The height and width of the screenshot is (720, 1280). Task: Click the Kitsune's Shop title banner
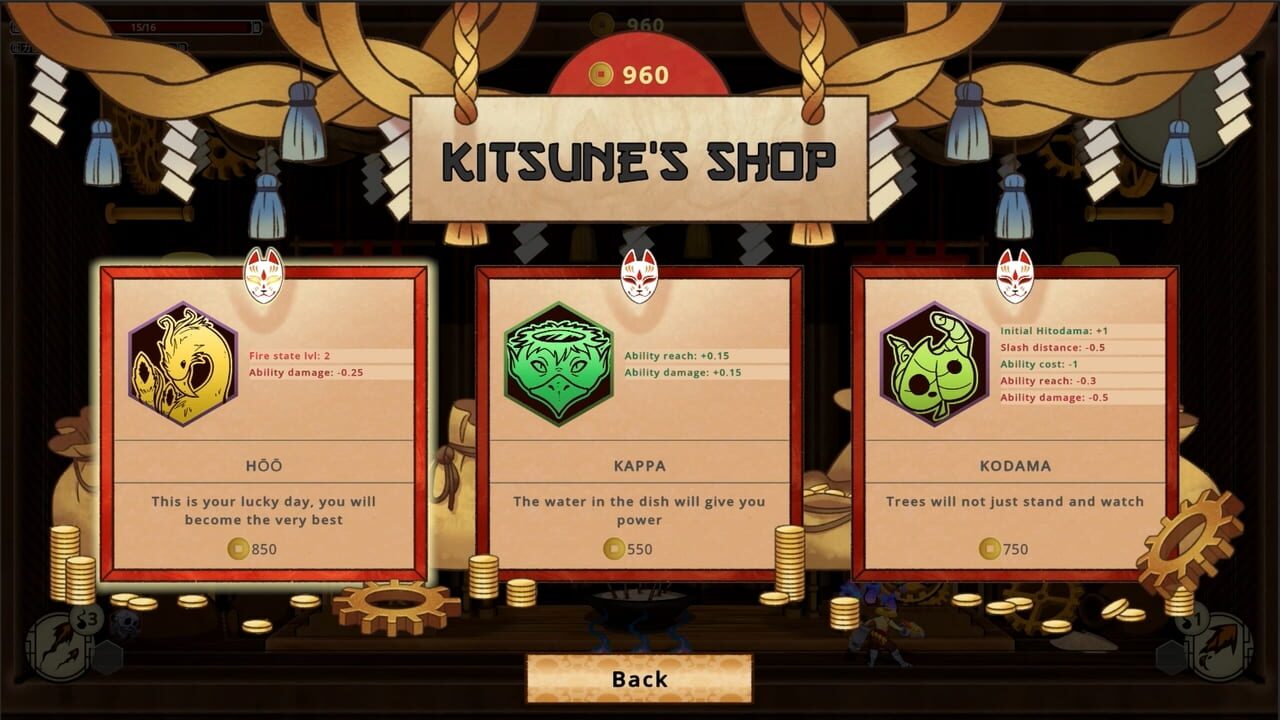pos(640,155)
